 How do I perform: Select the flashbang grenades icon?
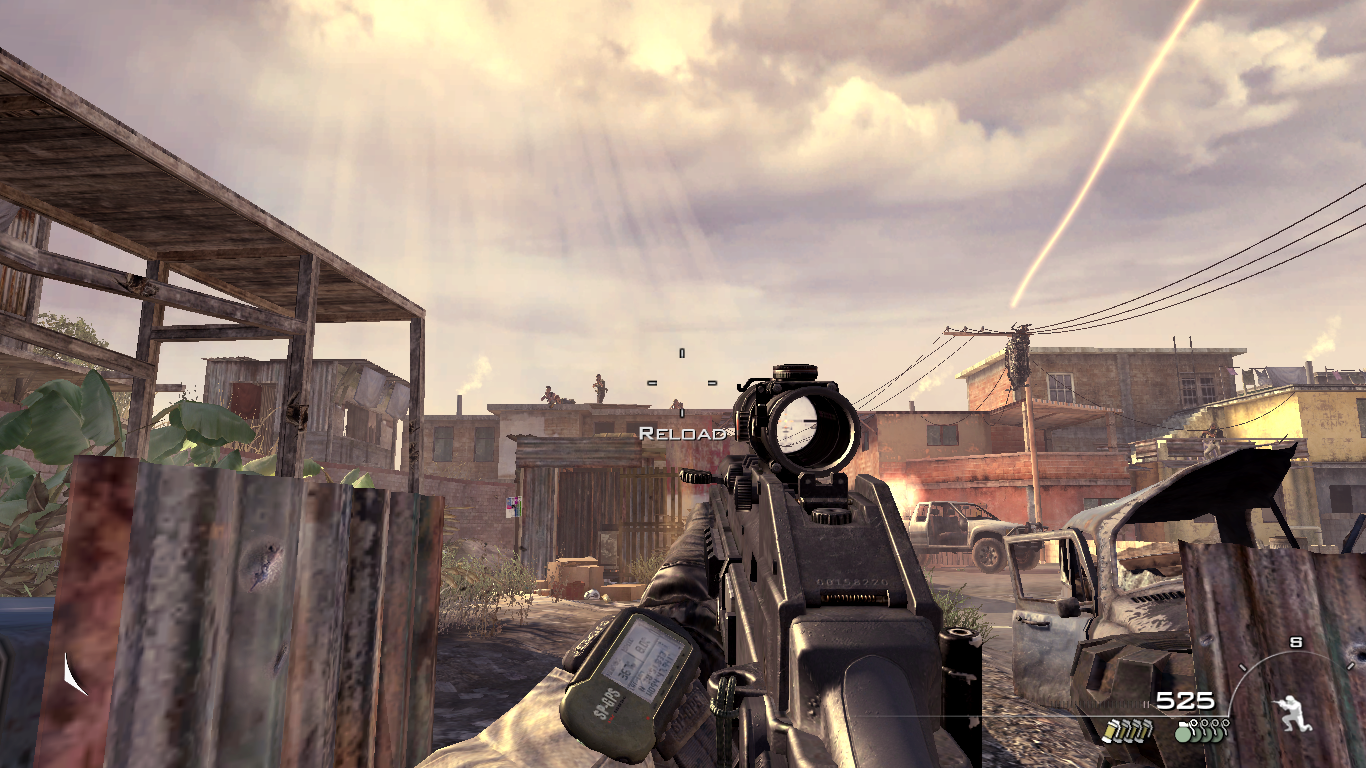click(1126, 730)
